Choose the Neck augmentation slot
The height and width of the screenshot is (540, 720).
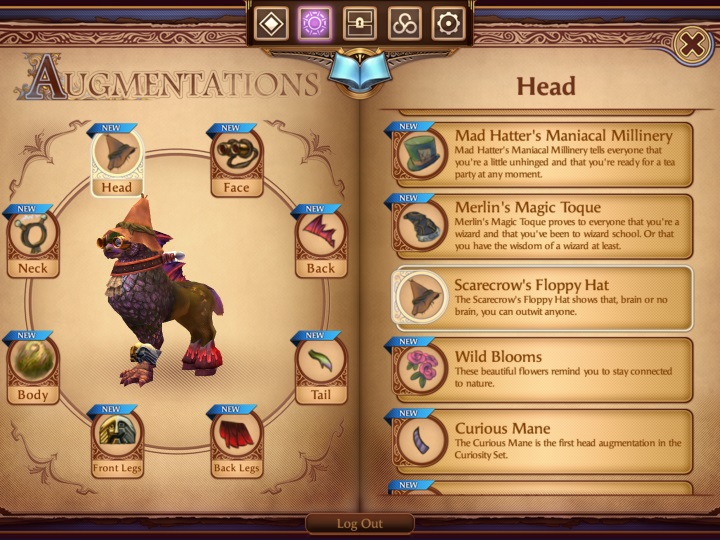[33, 240]
